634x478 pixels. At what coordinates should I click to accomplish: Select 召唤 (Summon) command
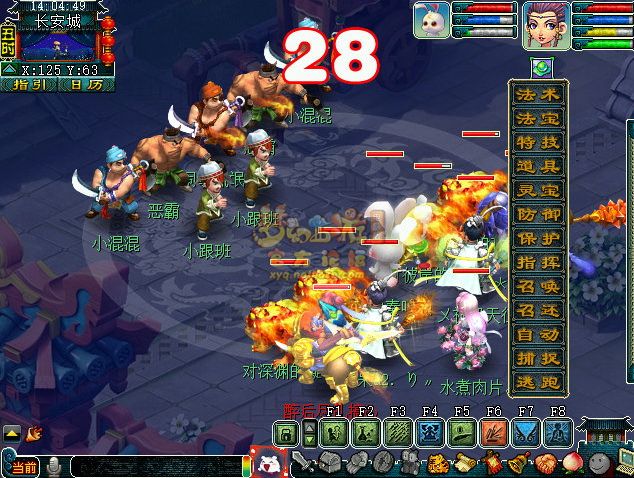tap(538, 287)
